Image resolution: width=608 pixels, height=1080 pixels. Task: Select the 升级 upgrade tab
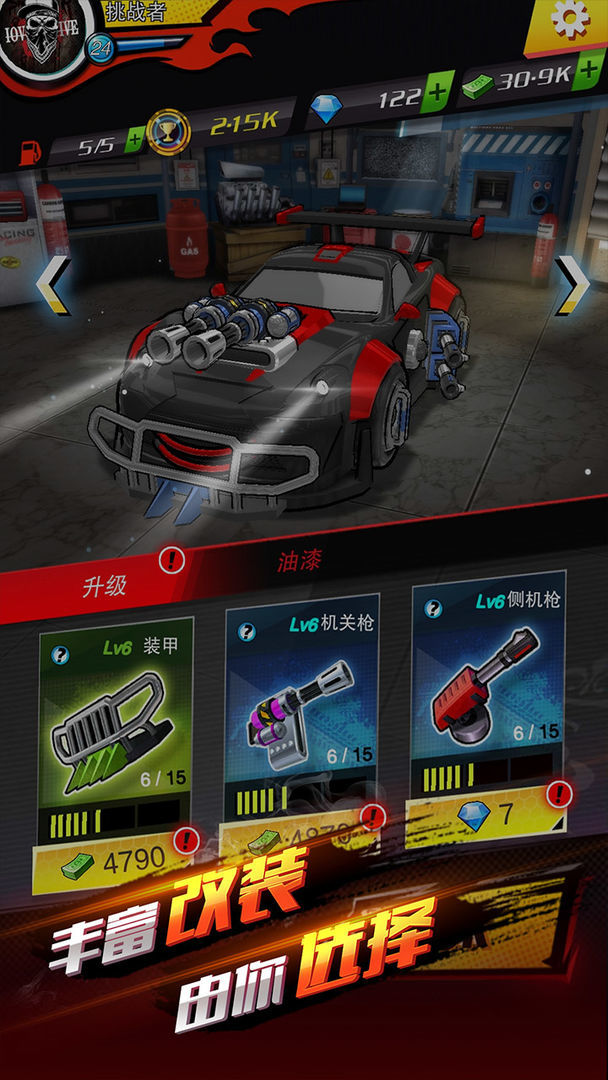(105, 585)
